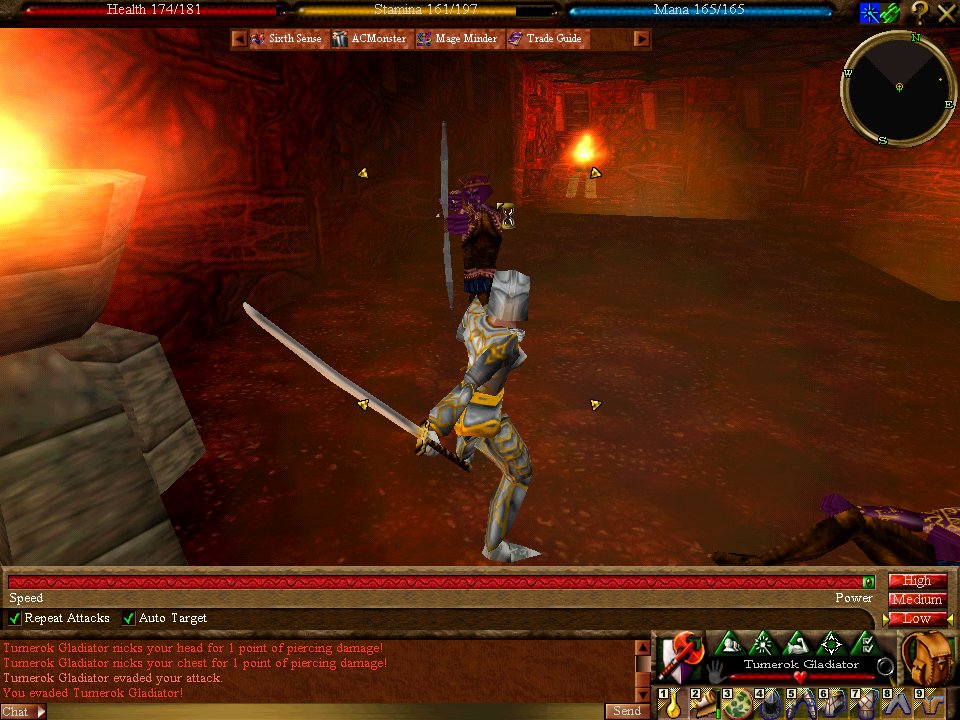
Task: Toggle the Repeat Attacks checkbox
Action: click(x=14, y=619)
